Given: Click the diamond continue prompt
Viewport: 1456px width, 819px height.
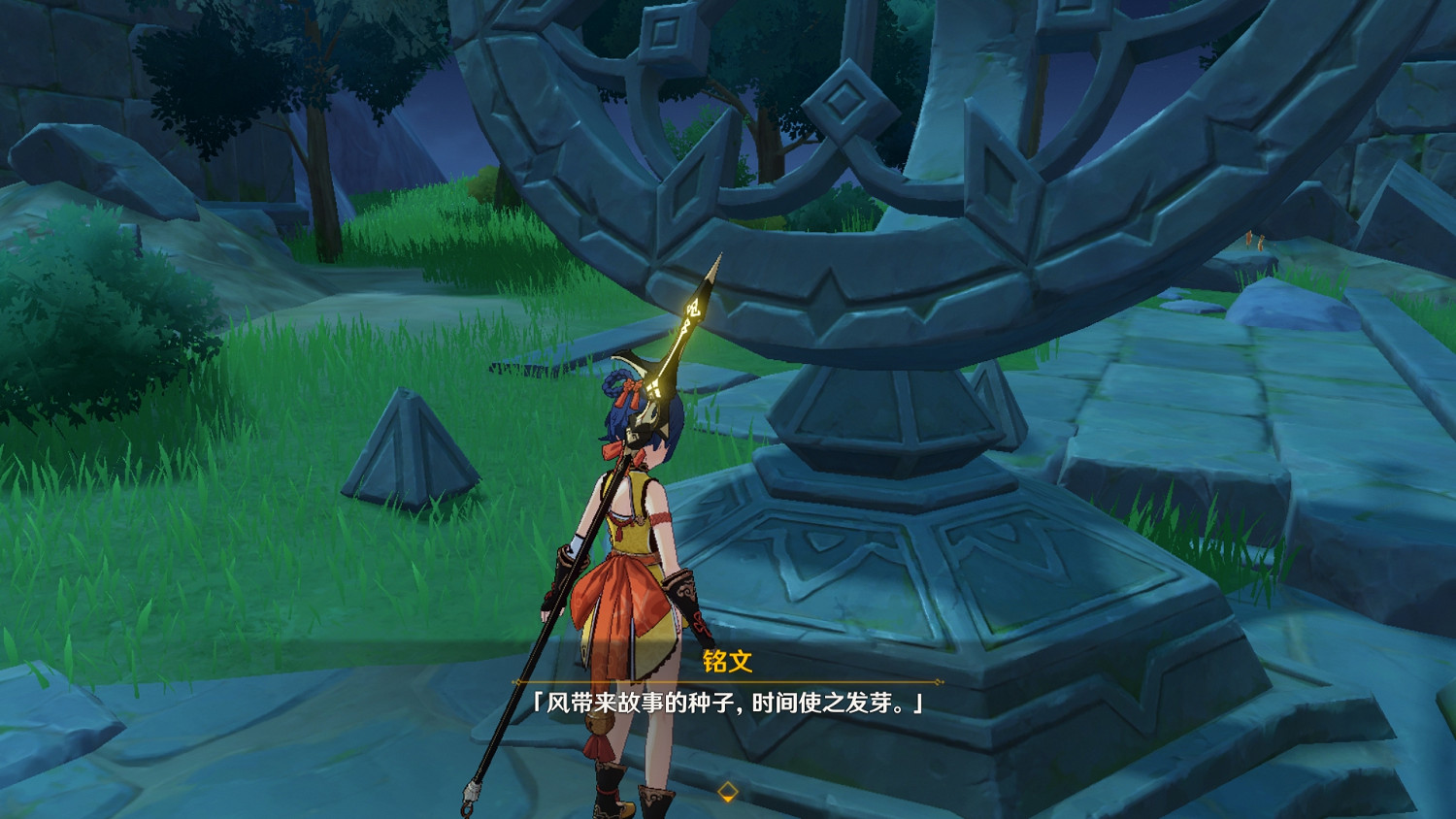Looking at the screenshot, I should (728, 790).
